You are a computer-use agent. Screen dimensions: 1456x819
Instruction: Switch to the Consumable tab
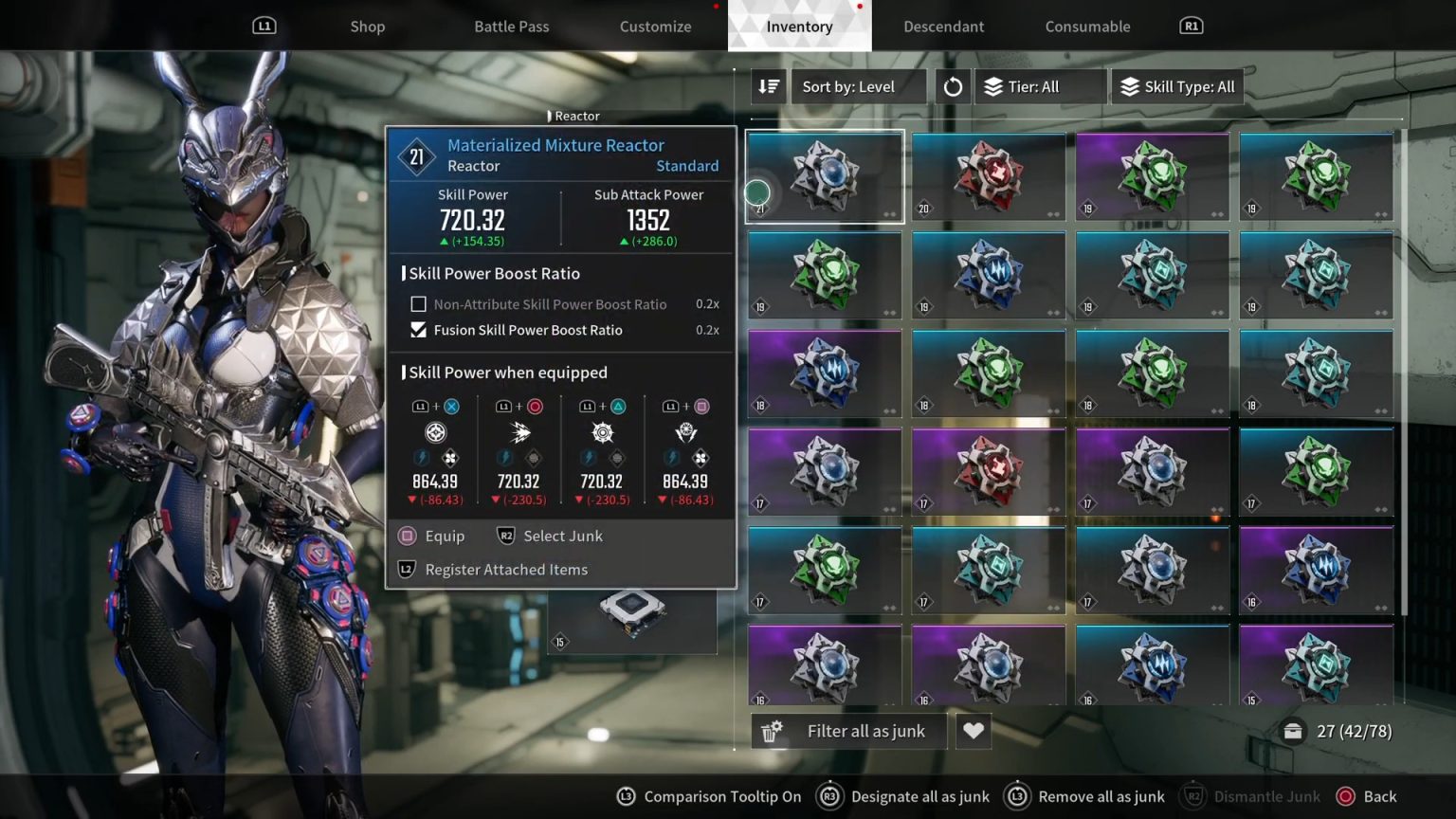[1087, 26]
